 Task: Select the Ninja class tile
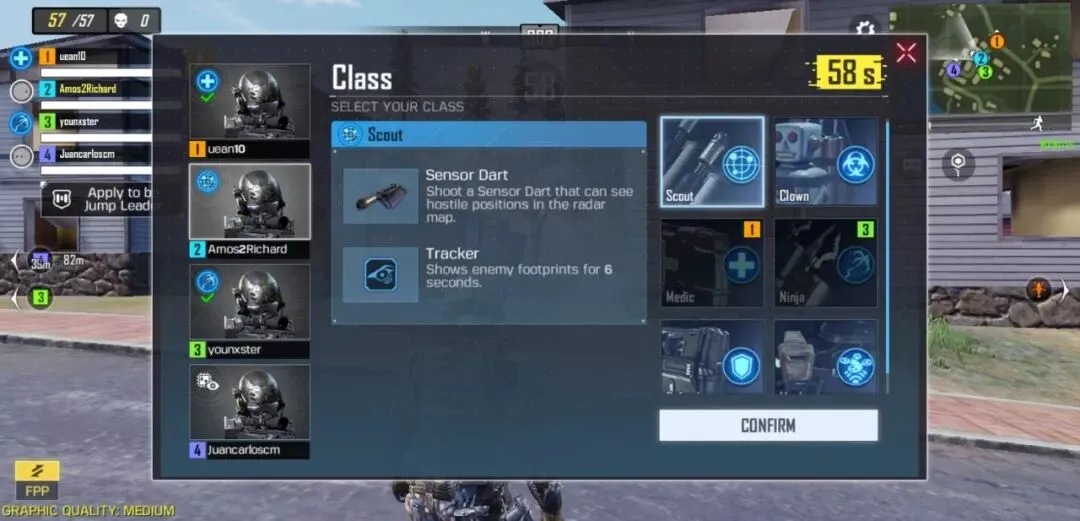(x=826, y=263)
